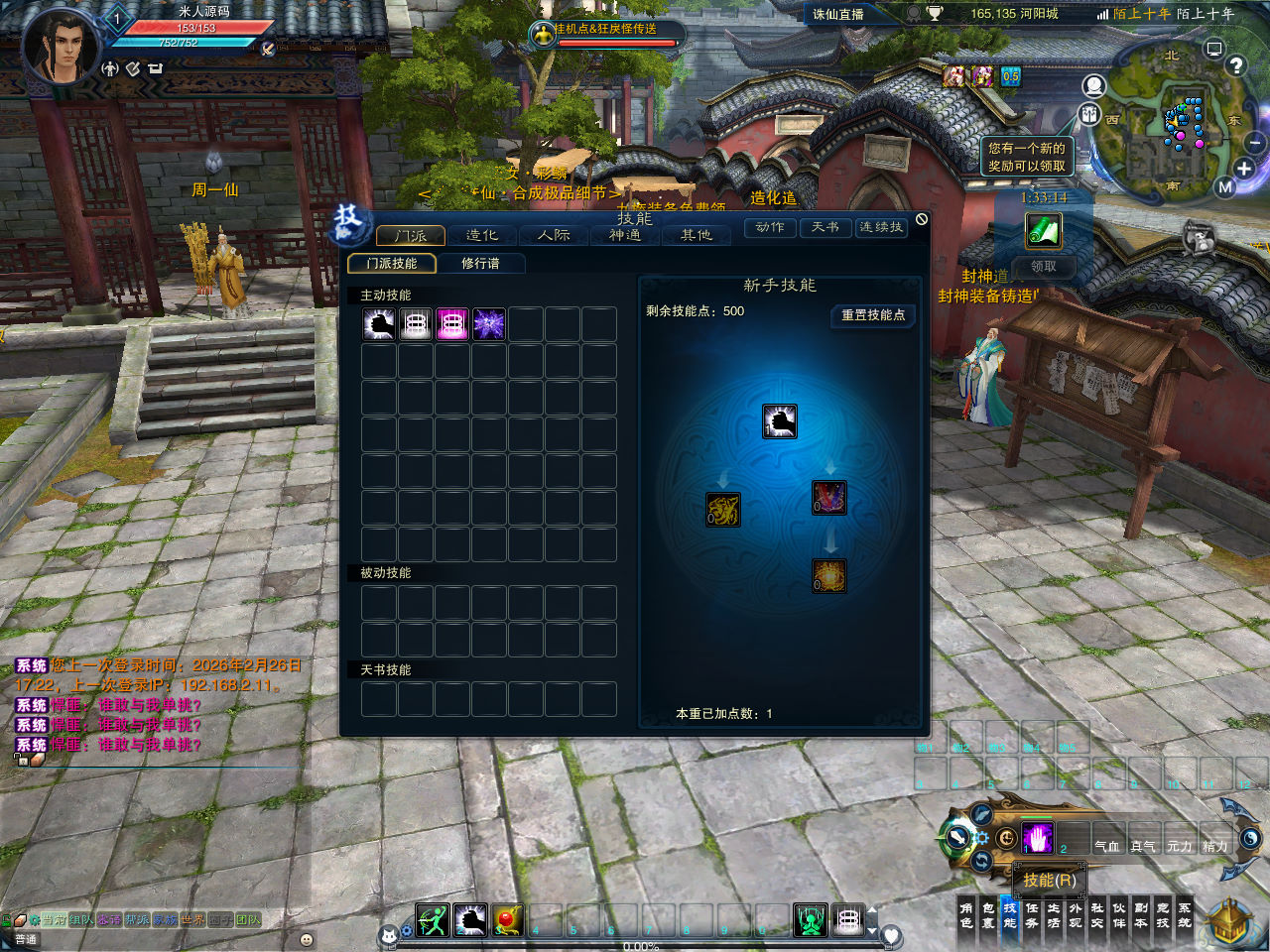The width and height of the screenshot is (1270, 952).
Task: Activate the purple palm skill on hotbar
Action: coord(1037,839)
